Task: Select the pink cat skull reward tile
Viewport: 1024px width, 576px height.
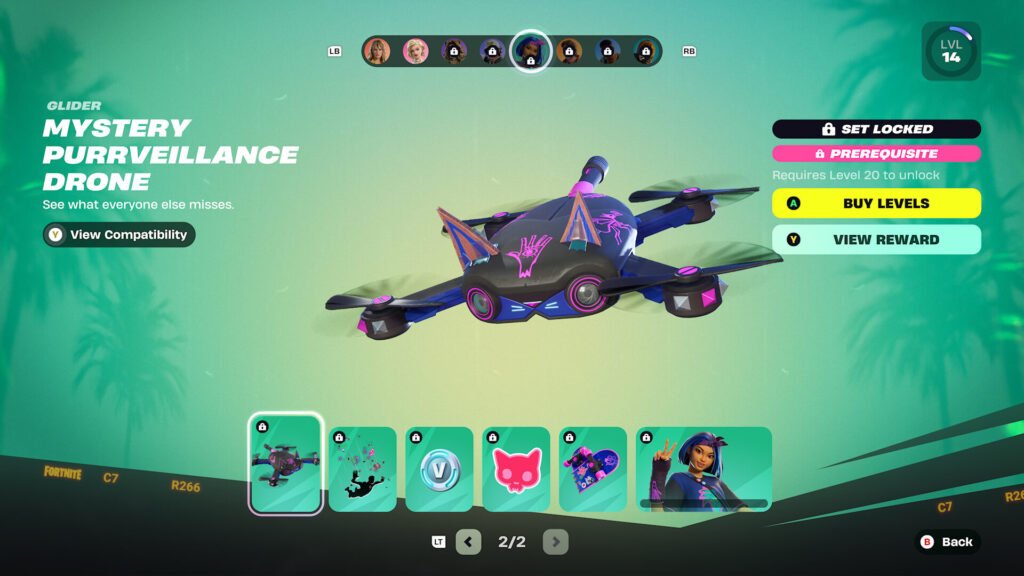Action: click(516, 469)
